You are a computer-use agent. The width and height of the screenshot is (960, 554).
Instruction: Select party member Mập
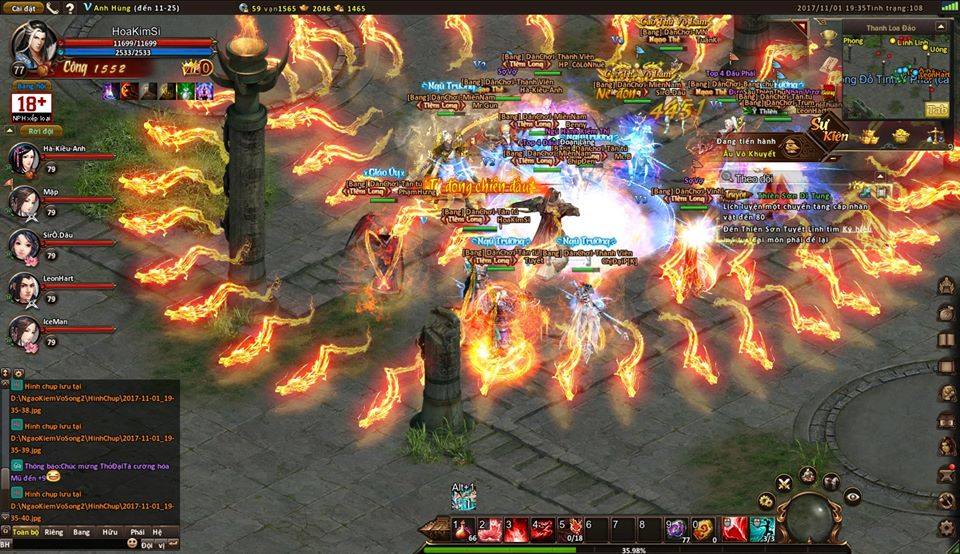[25, 202]
